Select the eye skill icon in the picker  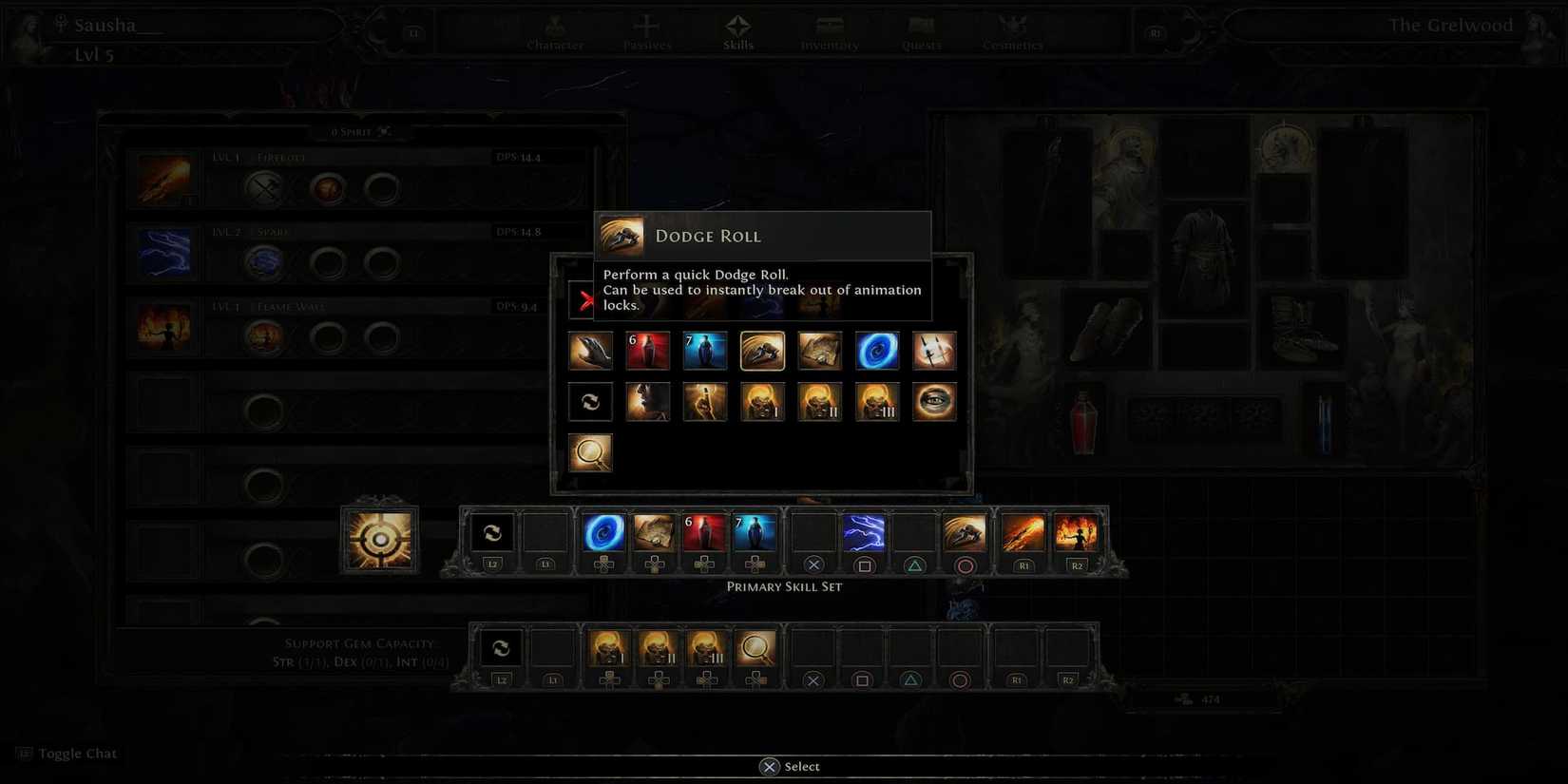(934, 401)
